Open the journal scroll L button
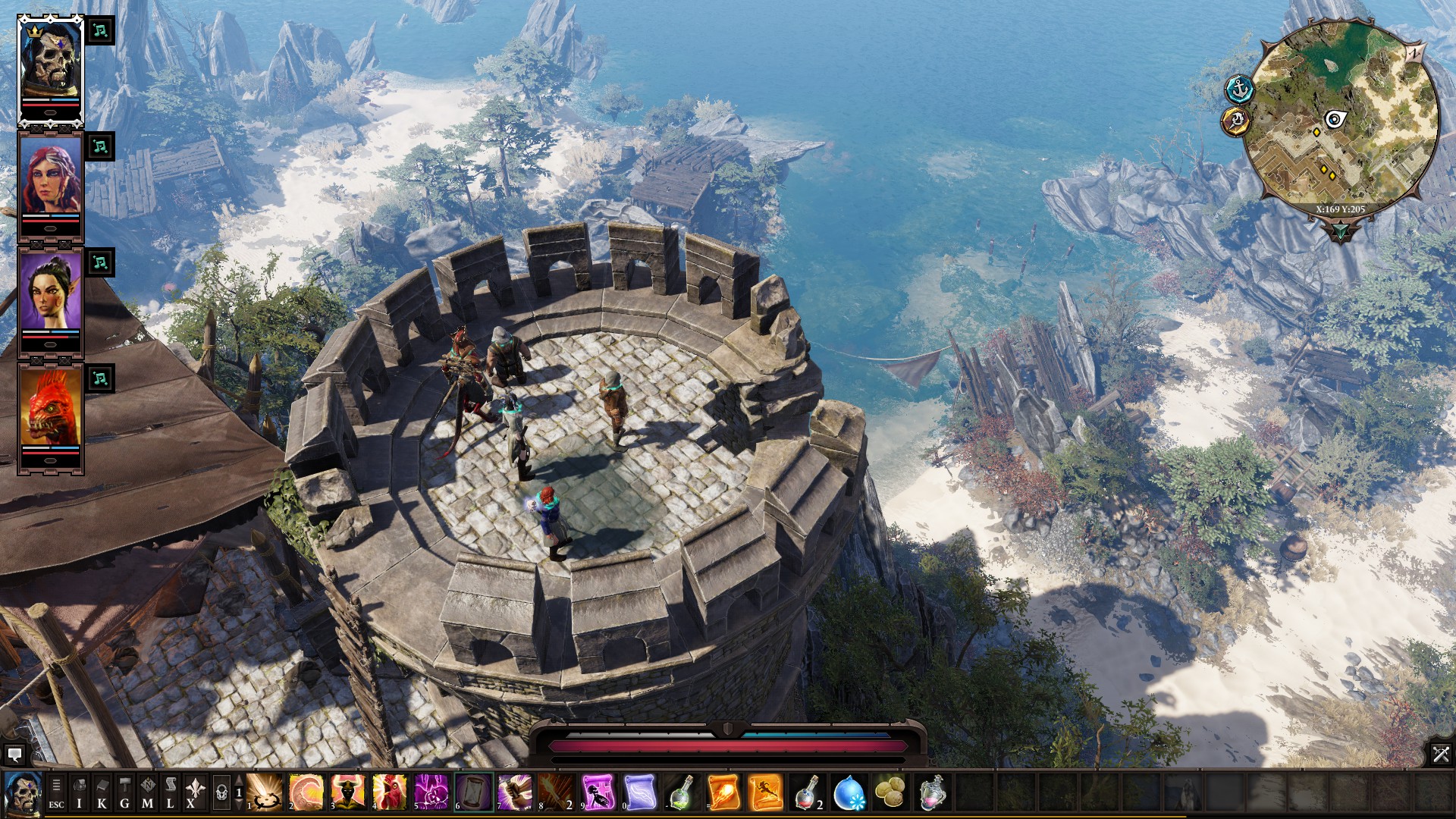 click(x=170, y=792)
